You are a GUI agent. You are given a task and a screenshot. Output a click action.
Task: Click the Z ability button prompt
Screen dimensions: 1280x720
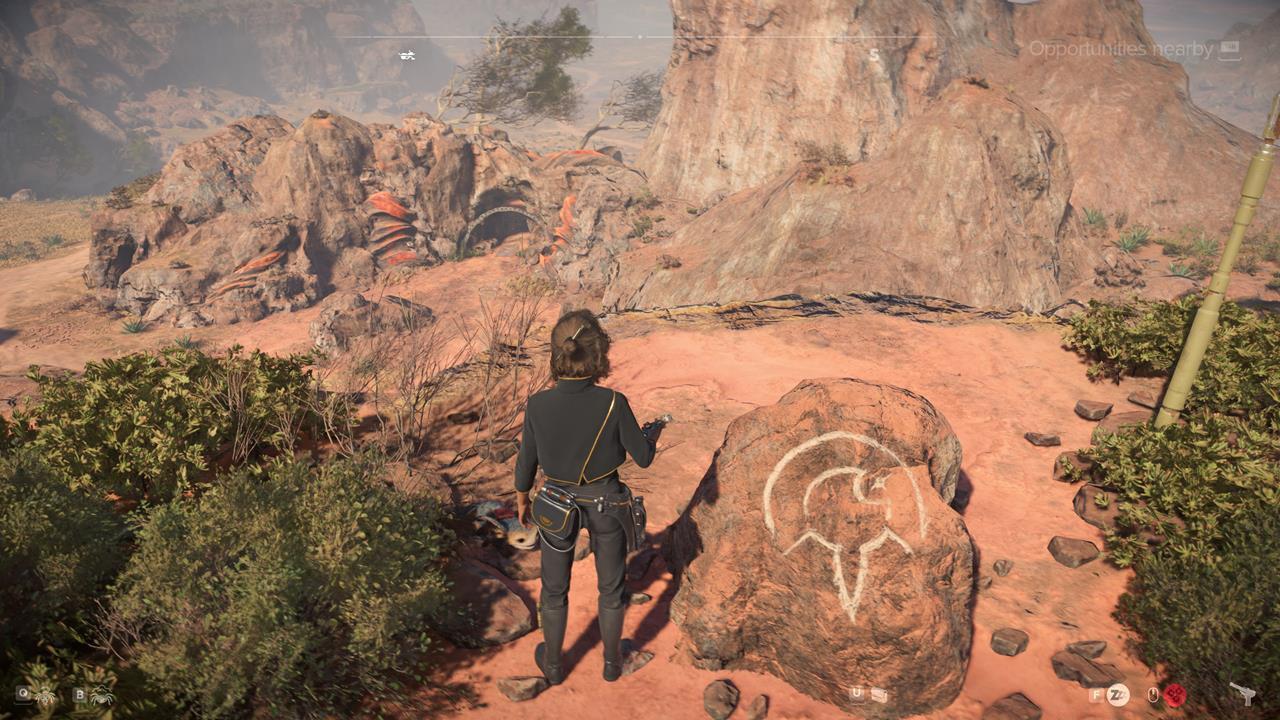pyautogui.click(x=1120, y=696)
